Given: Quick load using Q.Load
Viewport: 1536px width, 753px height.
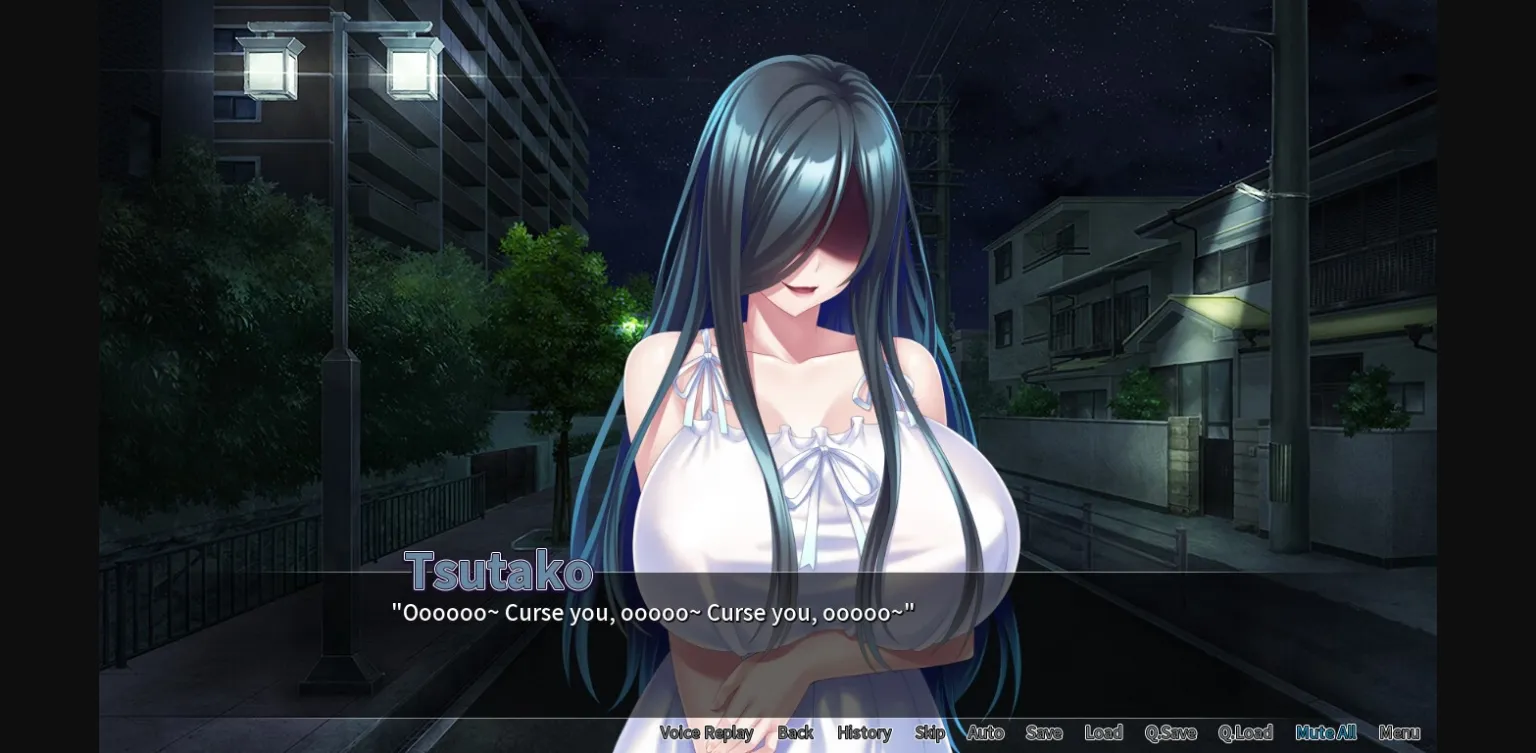Looking at the screenshot, I should [x=1243, y=733].
